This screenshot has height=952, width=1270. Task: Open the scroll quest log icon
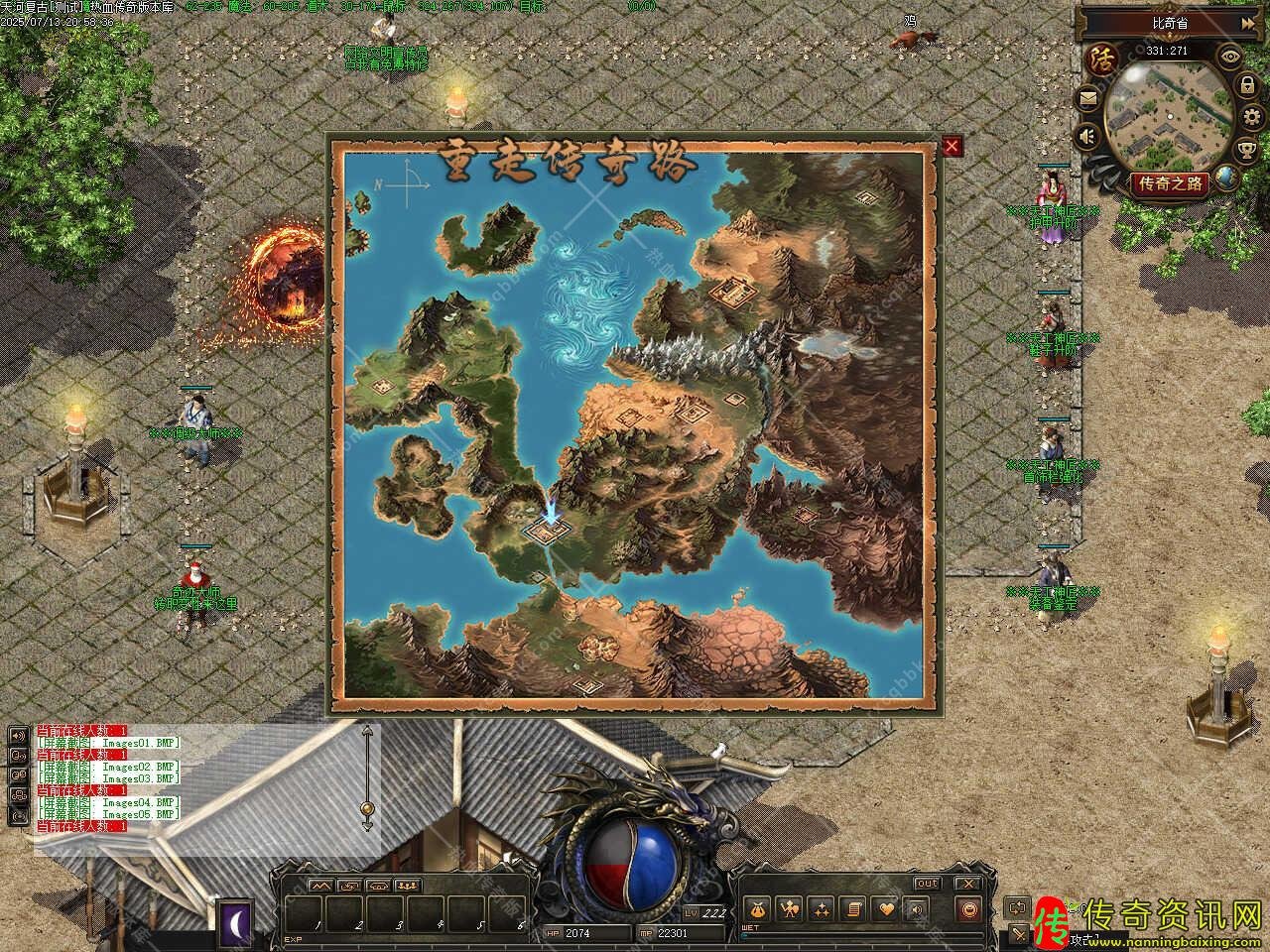coord(853,908)
